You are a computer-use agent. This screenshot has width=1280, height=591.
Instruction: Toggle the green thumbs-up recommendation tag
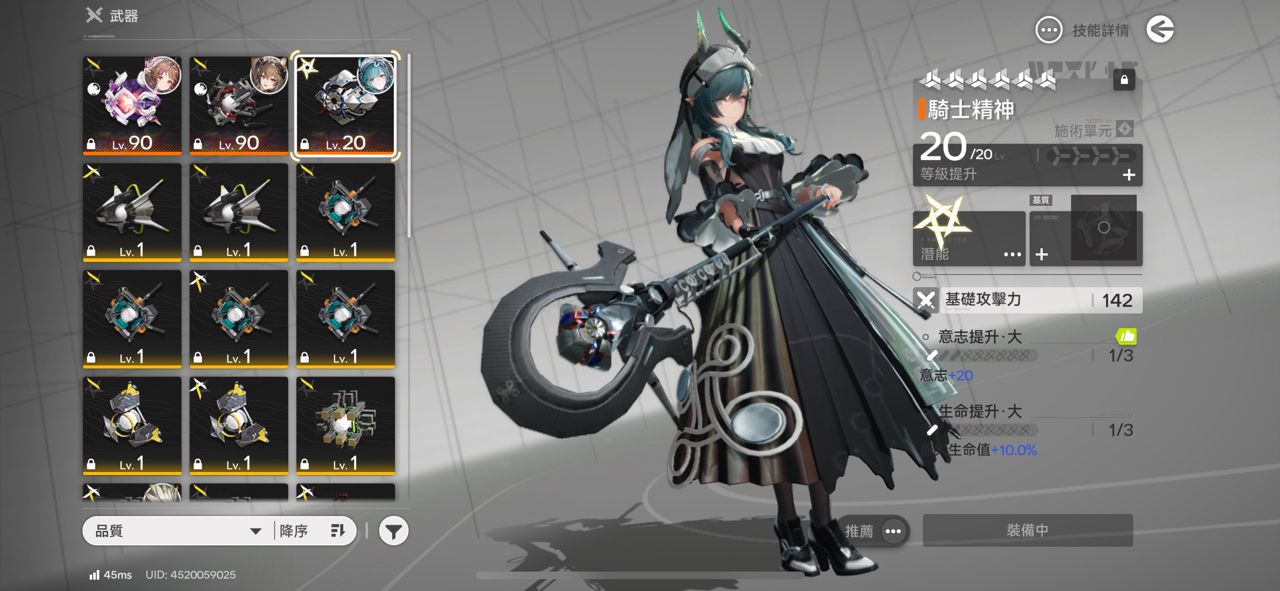point(1126,336)
